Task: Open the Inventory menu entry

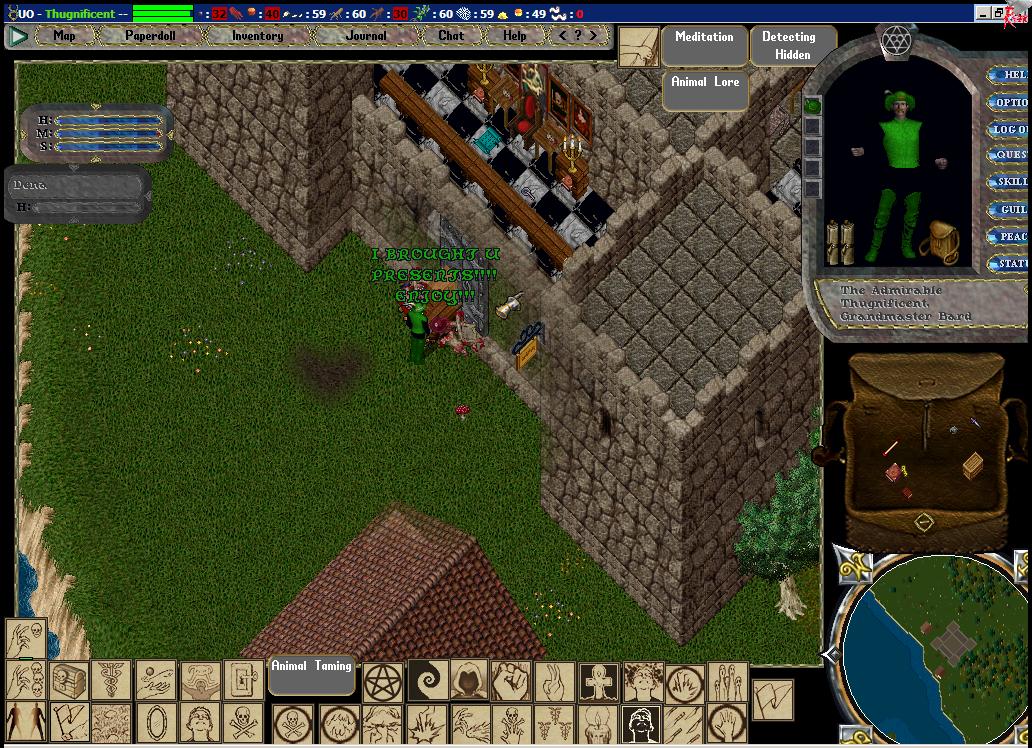Action: click(257, 36)
